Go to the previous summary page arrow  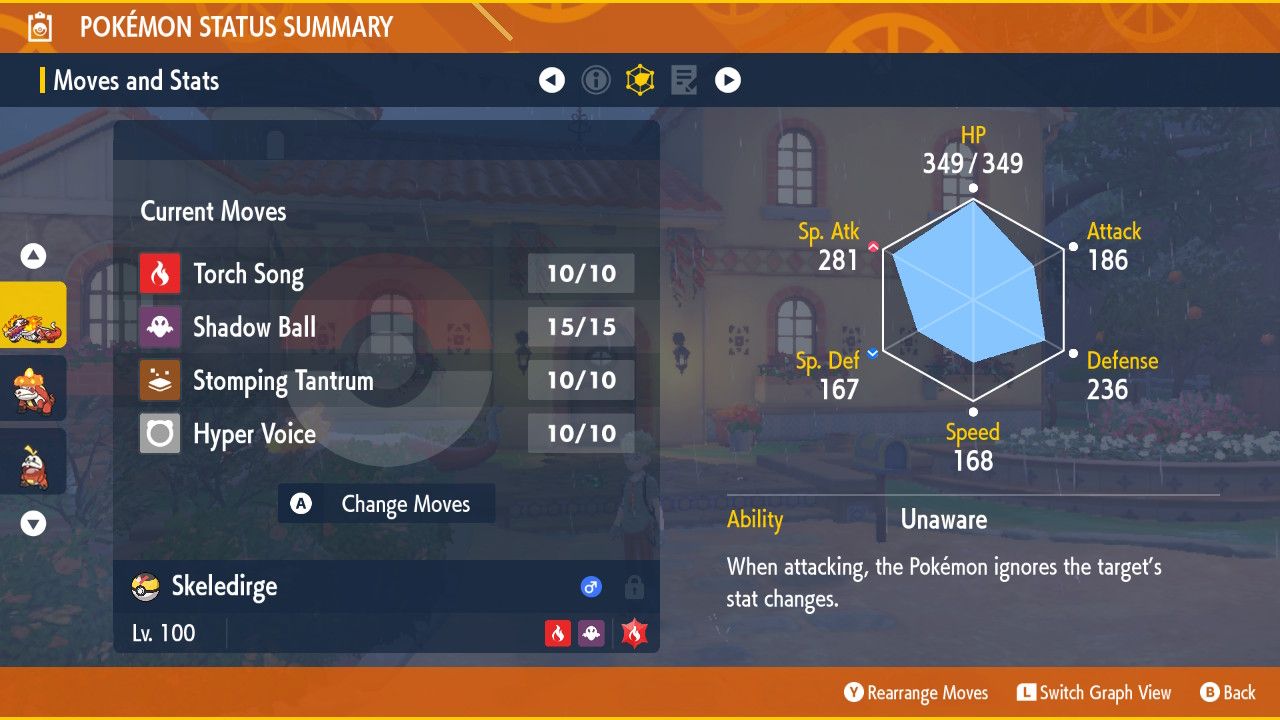552,80
